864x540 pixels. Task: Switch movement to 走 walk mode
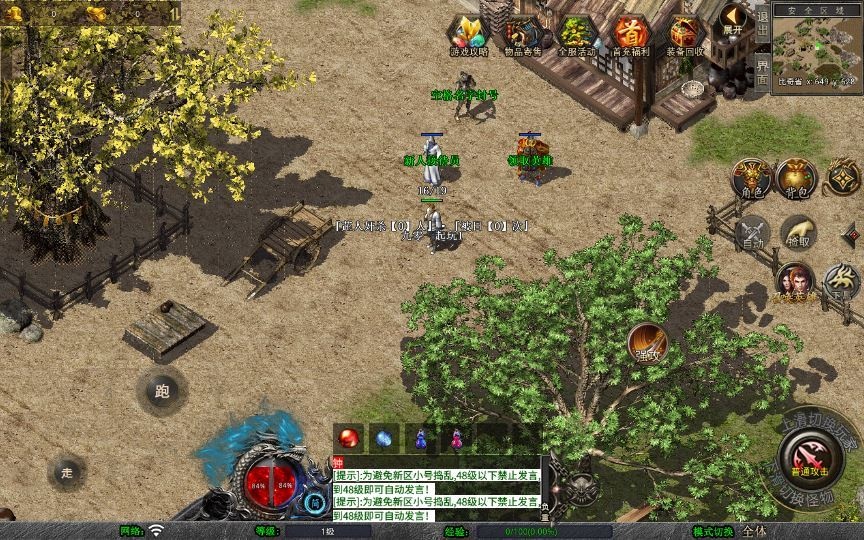67,472
